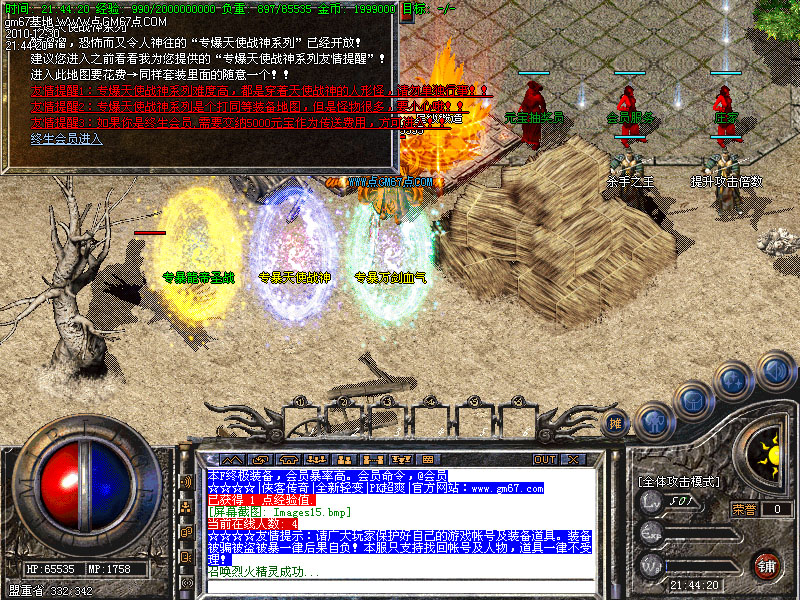Switch attack mode via 全体攻击模式 label
Screen dimensions: 800x600
679,482
